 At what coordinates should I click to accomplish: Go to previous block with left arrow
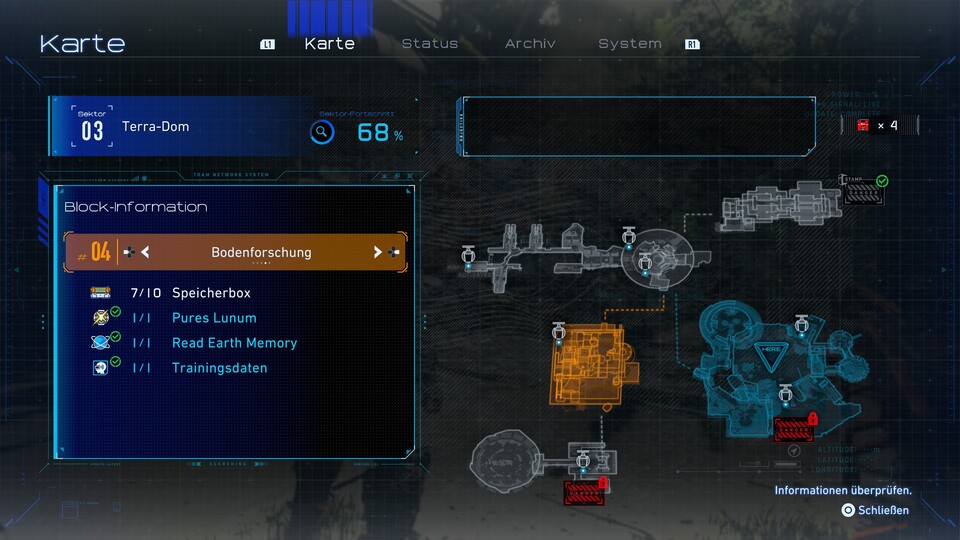coord(145,252)
